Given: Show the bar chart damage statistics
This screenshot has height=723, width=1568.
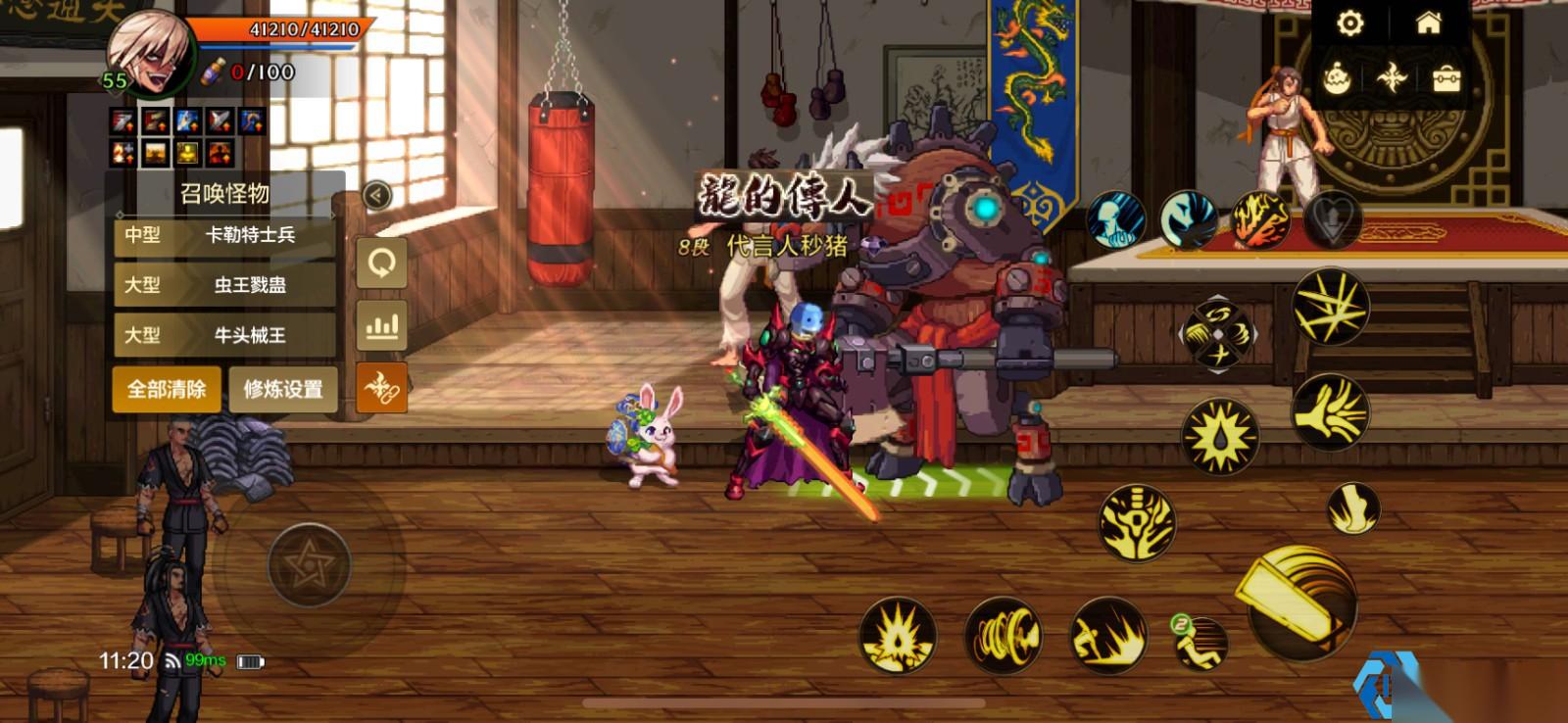Looking at the screenshot, I should pos(381,325).
